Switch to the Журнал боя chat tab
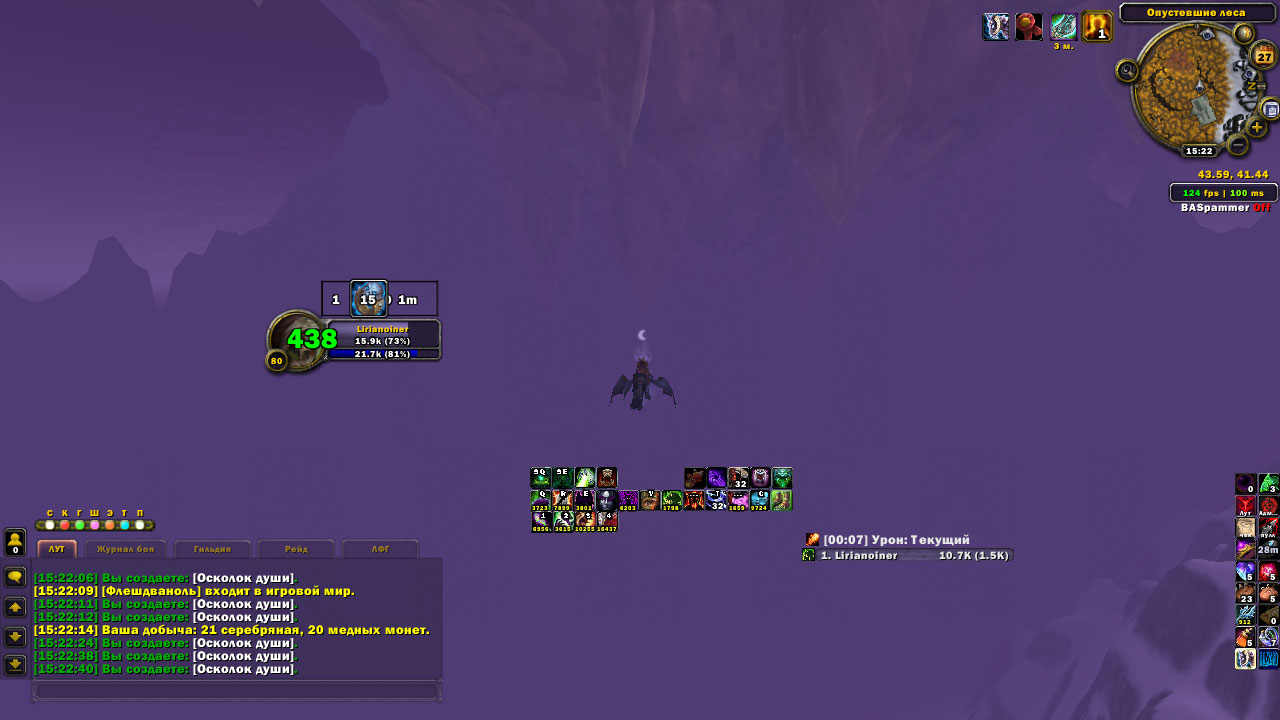This screenshot has height=720, width=1280. [125, 549]
